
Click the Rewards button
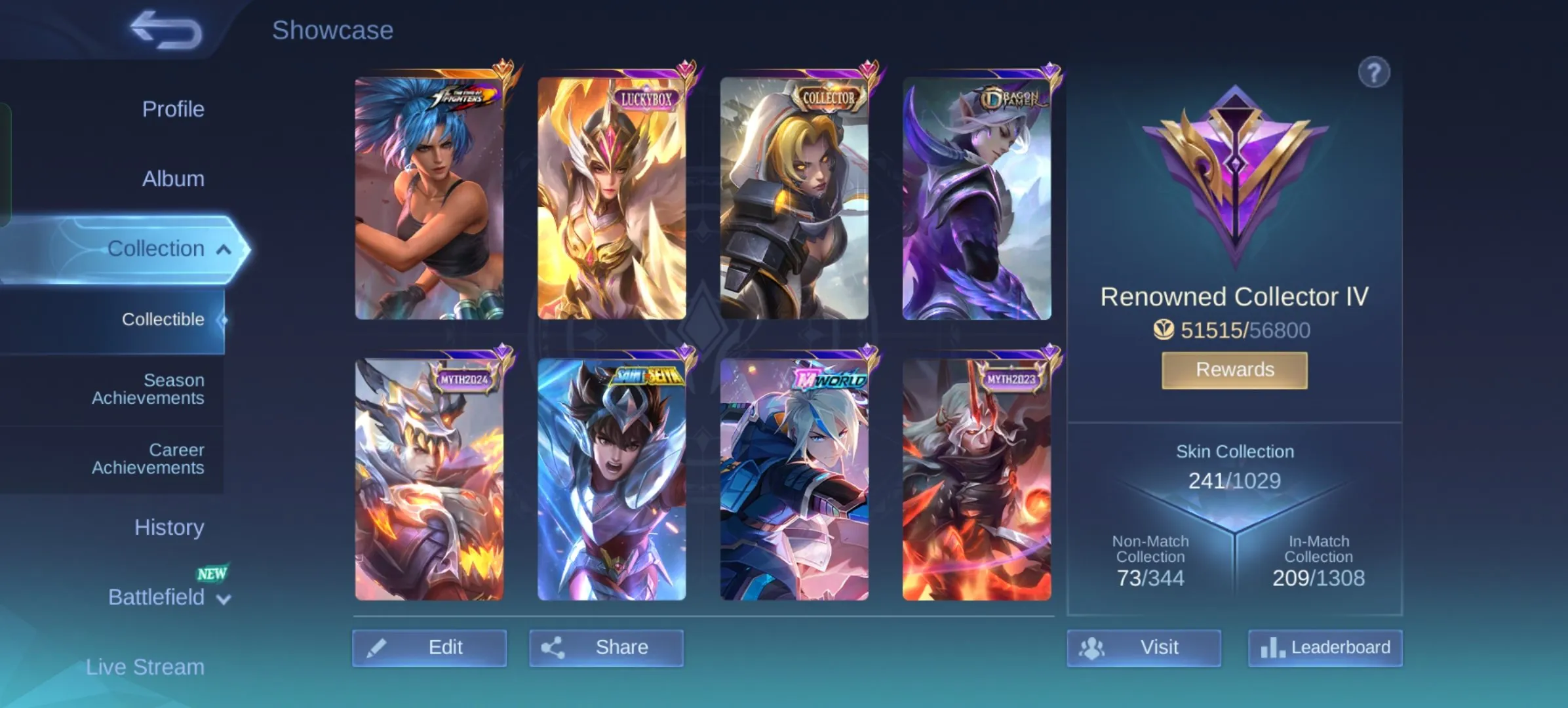pos(1234,369)
